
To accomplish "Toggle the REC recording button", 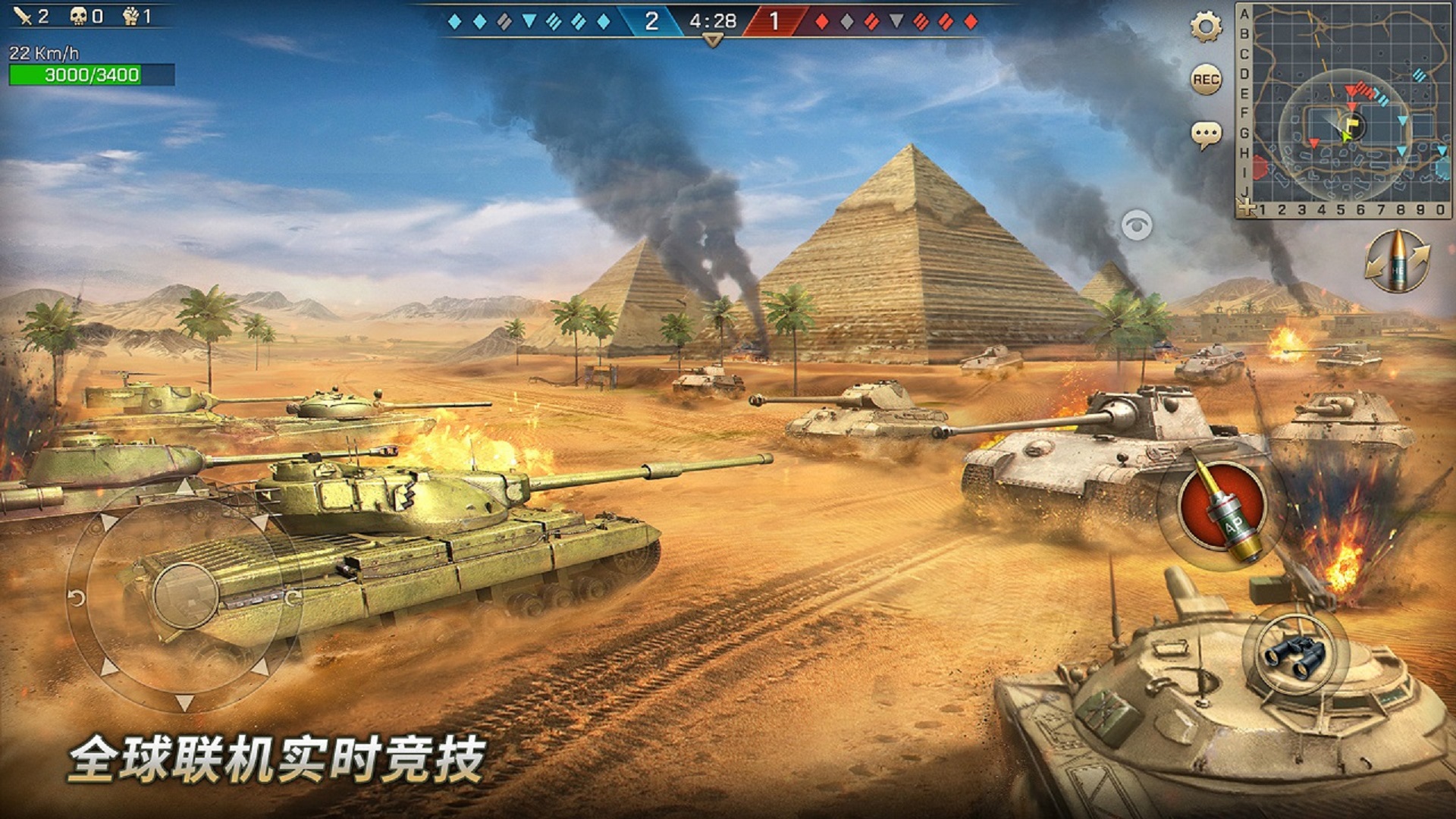I will pyautogui.click(x=1206, y=80).
